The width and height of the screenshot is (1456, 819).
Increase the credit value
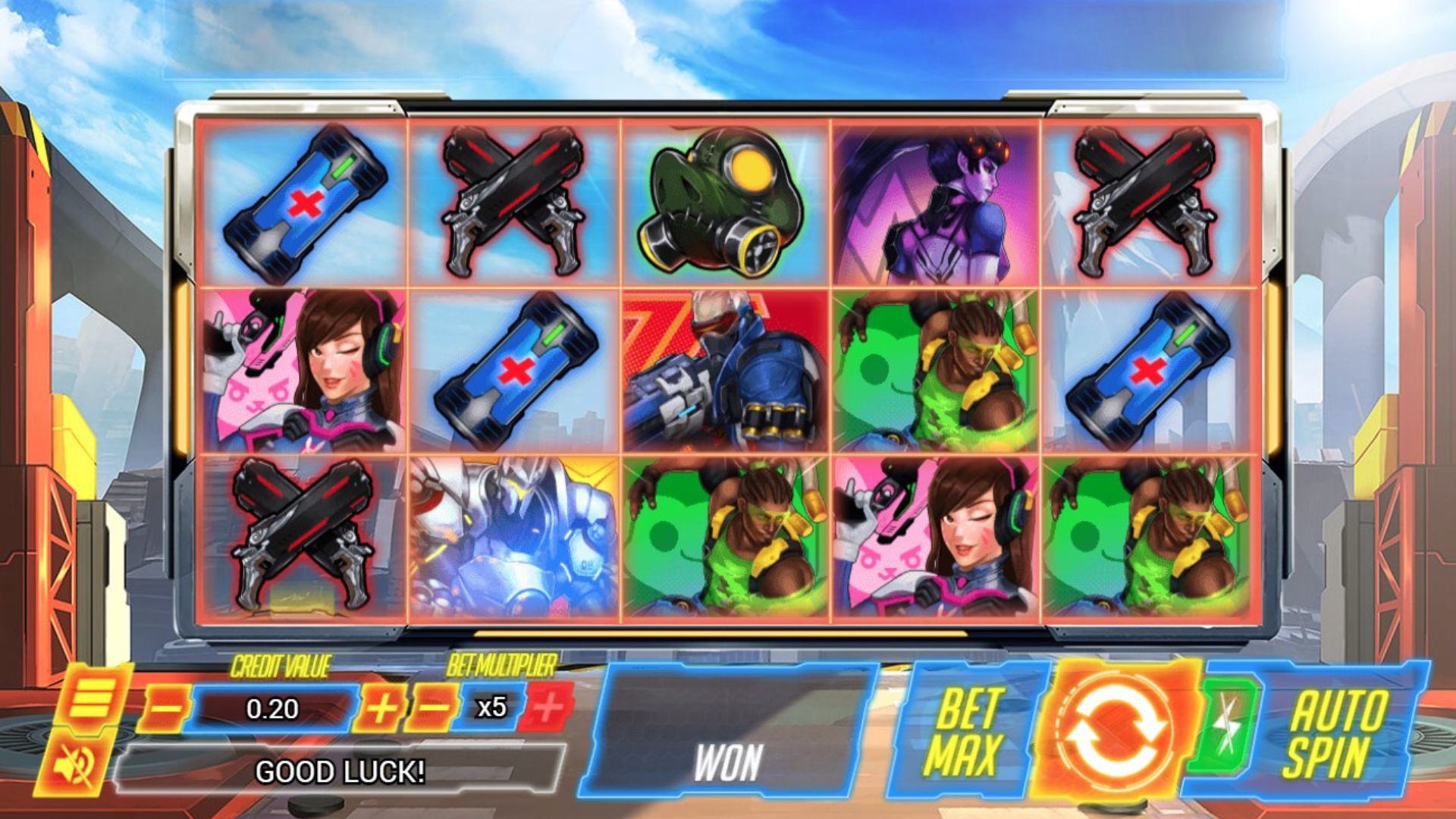pyautogui.click(x=381, y=709)
